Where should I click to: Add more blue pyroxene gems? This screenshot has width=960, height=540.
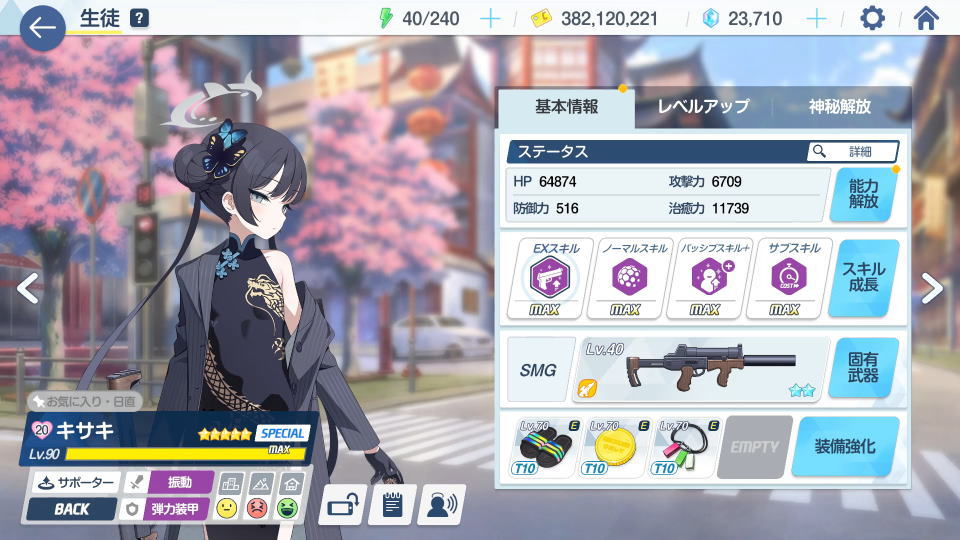pyautogui.click(x=817, y=18)
